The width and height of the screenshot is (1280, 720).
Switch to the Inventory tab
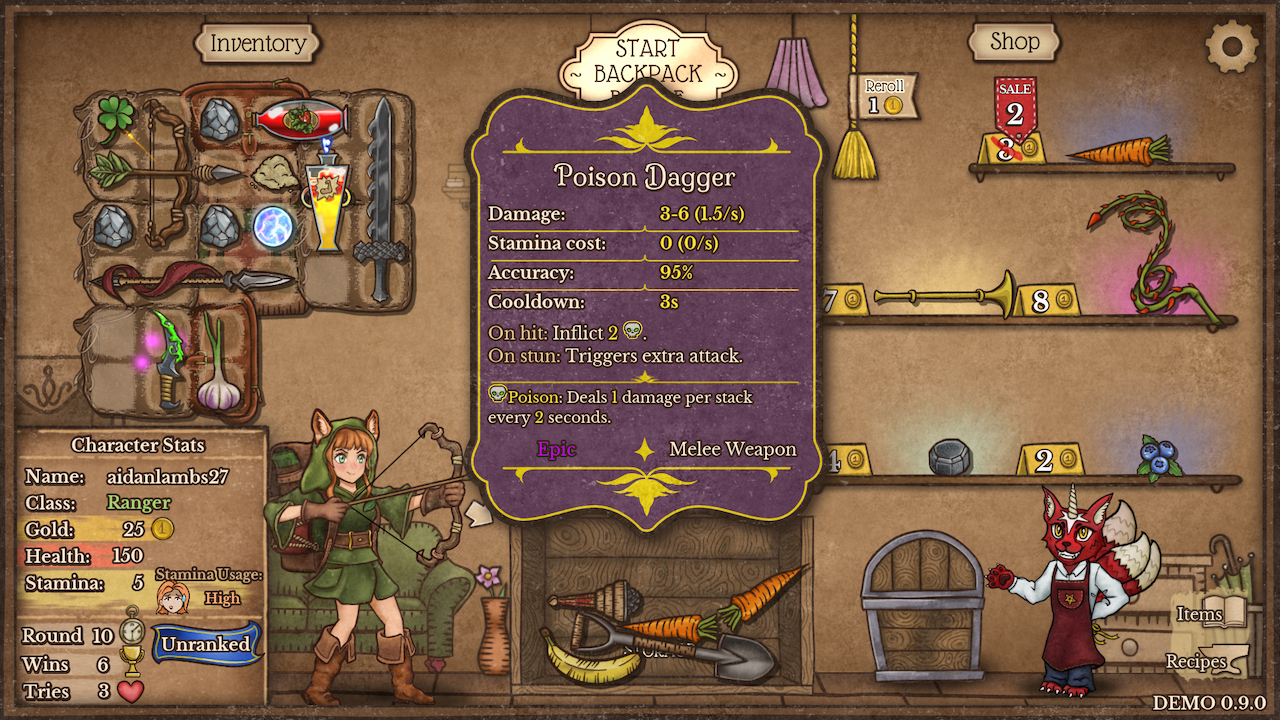(x=257, y=44)
